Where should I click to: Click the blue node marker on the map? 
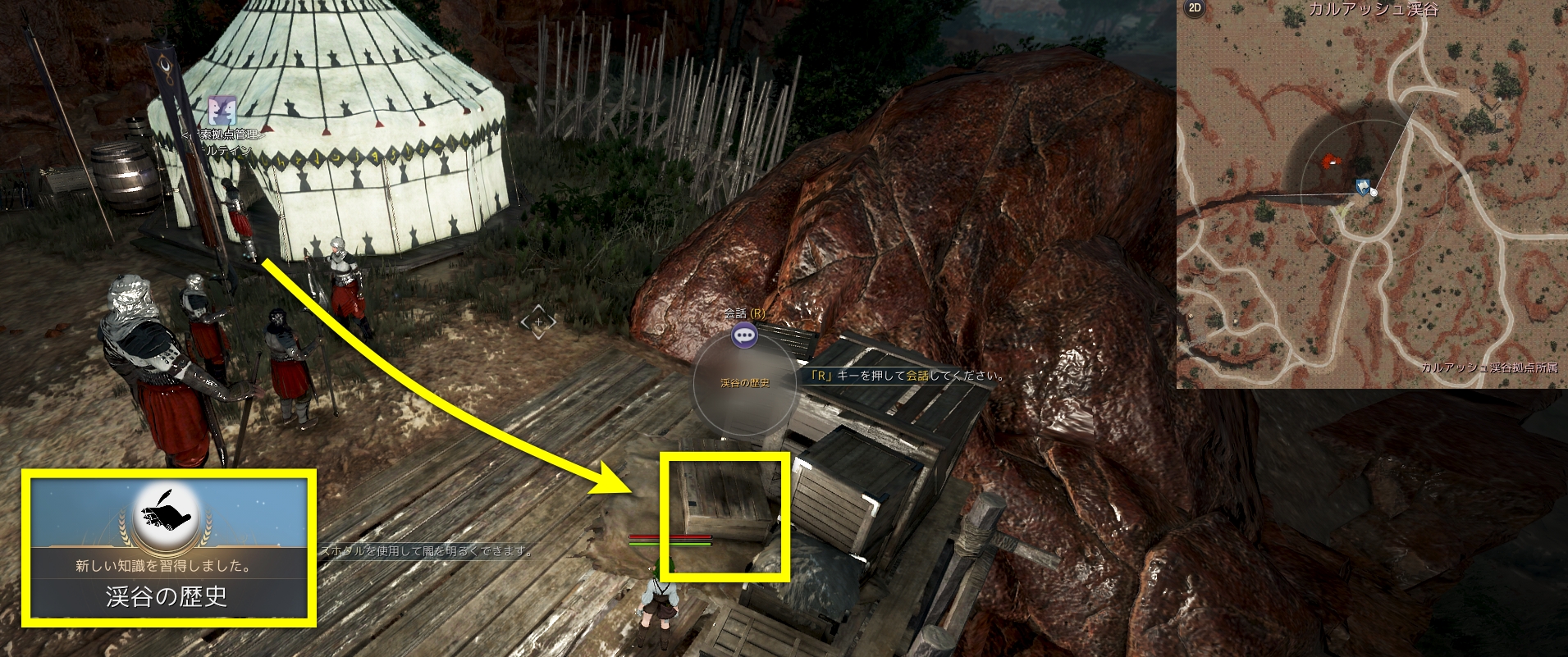[1362, 186]
